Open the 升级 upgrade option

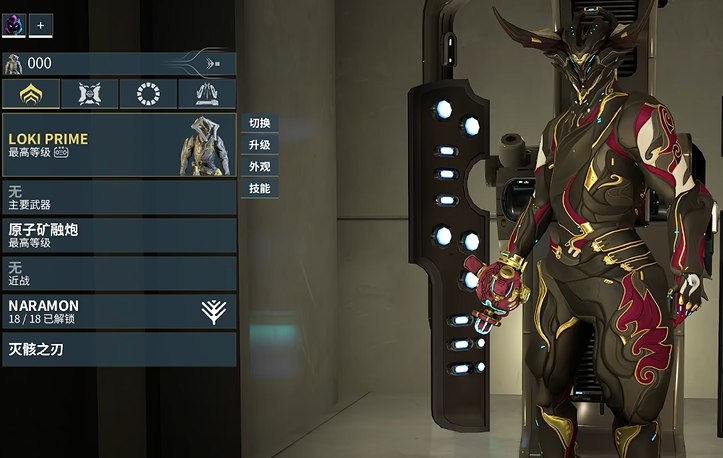tap(259, 145)
